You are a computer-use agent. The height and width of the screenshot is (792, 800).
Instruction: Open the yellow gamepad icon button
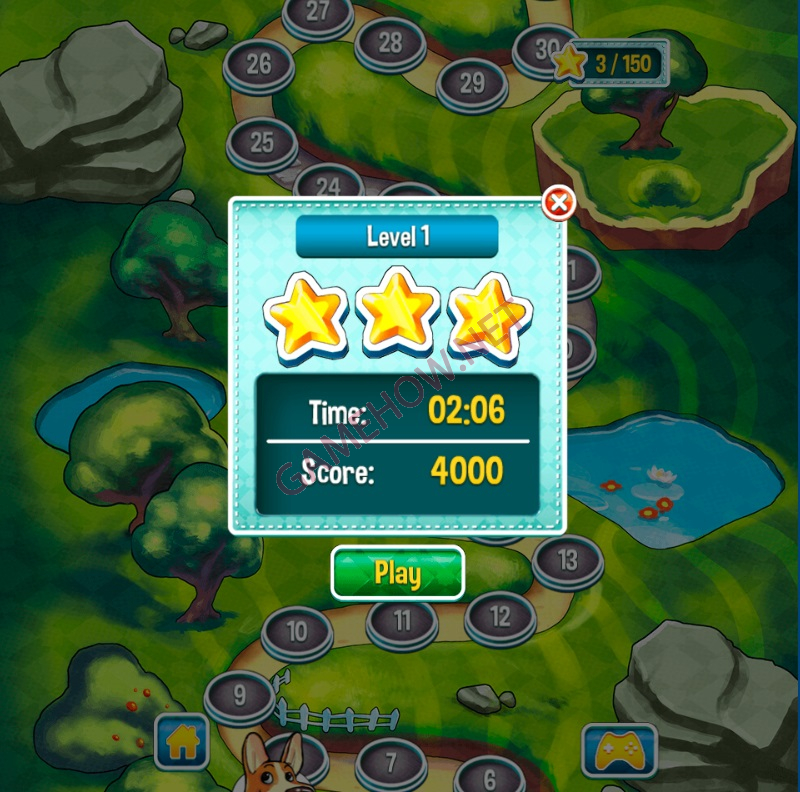(x=619, y=750)
